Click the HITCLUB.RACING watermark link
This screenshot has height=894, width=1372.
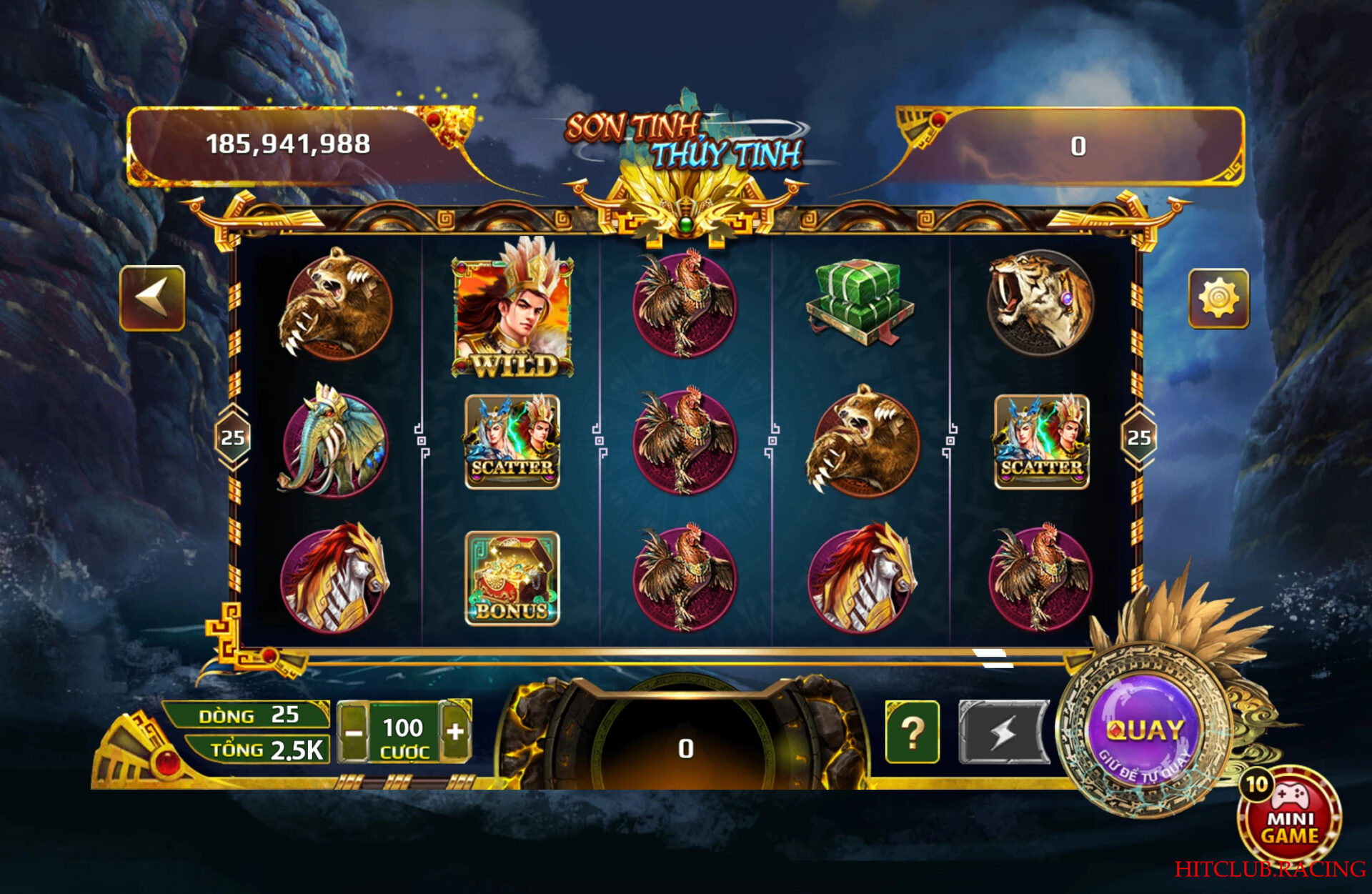(1270, 869)
